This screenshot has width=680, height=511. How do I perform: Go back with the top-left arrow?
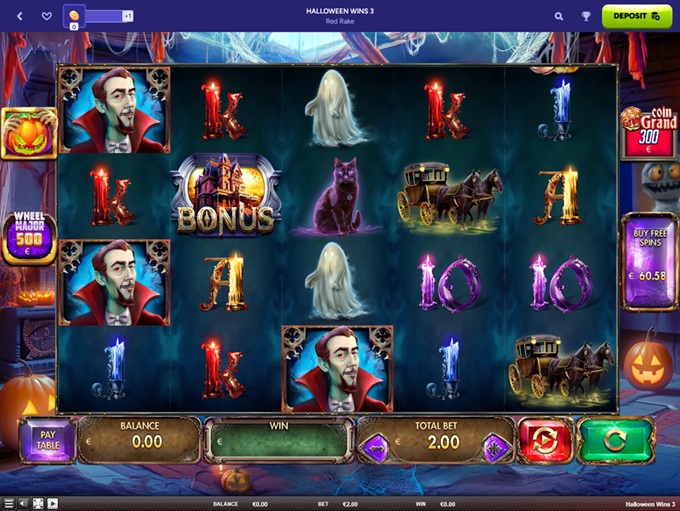[20, 16]
